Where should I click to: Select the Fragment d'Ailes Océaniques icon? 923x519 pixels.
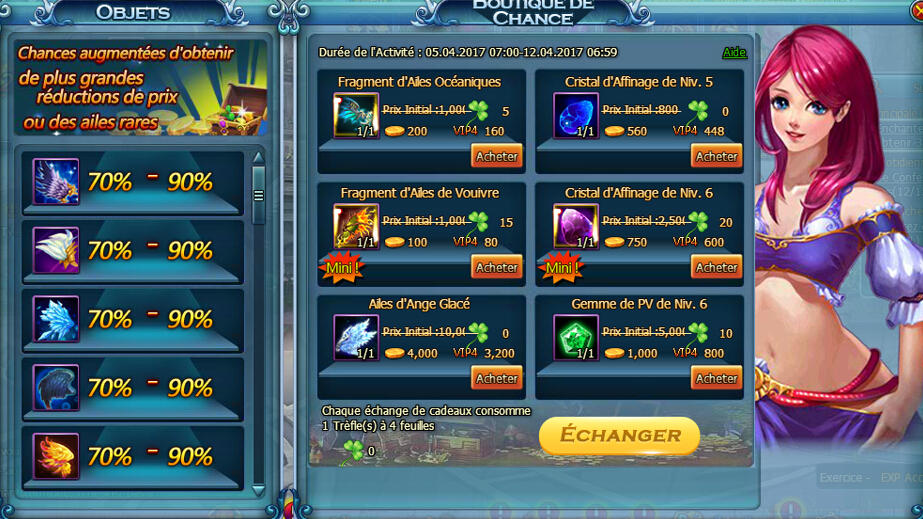point(356,116)
